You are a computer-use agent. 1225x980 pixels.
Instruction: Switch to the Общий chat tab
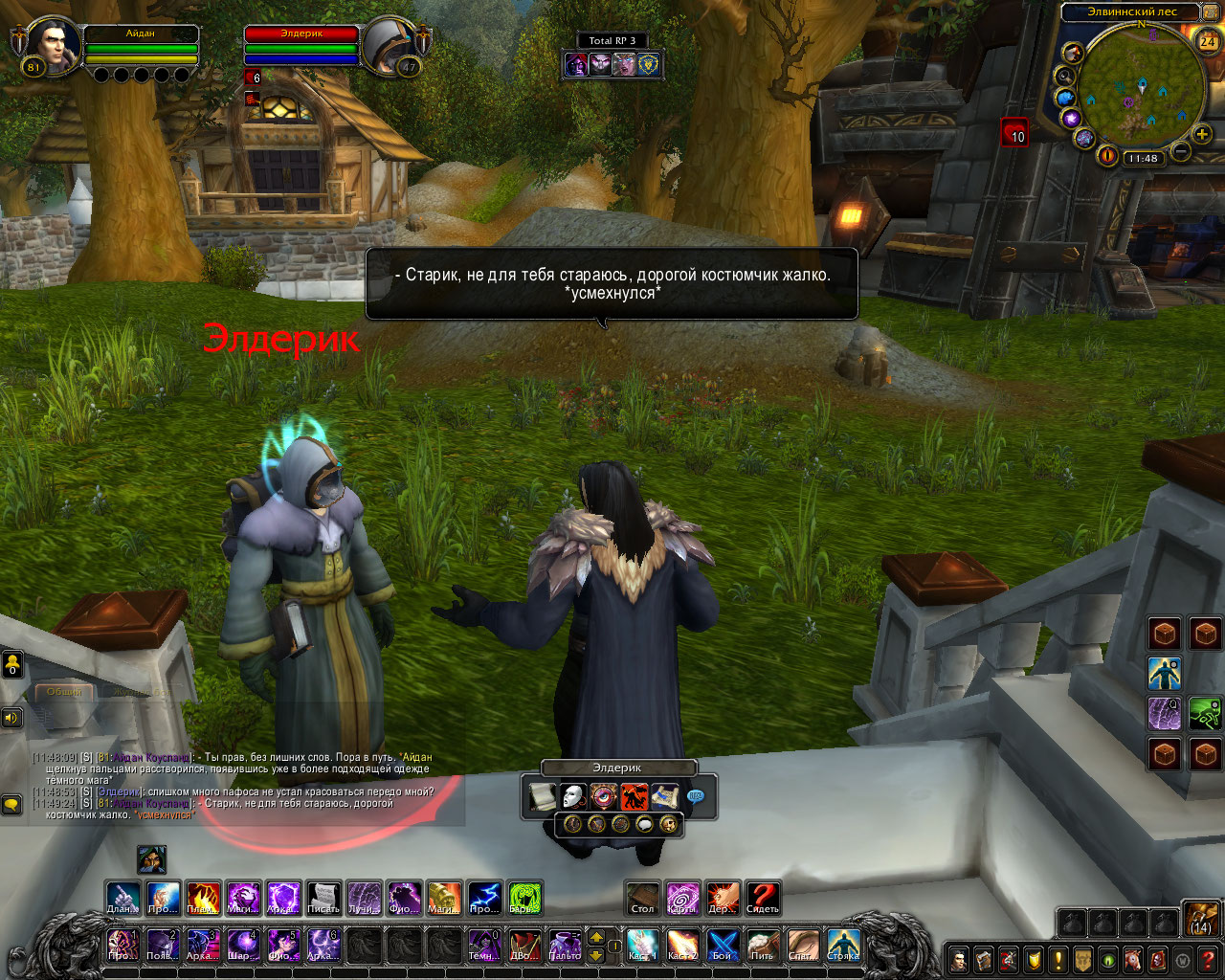65,691
